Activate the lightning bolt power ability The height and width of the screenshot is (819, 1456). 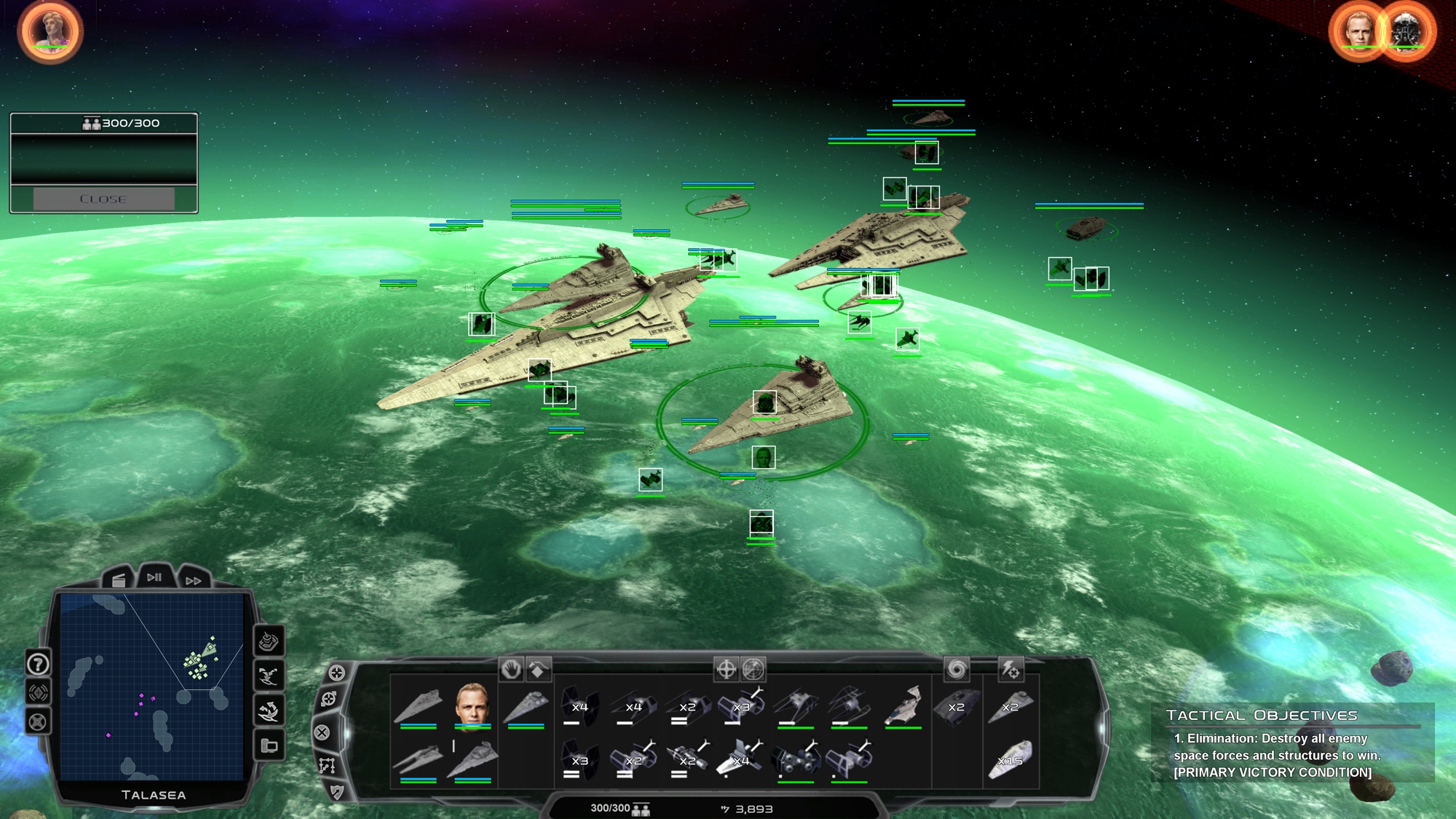[x=1010, y=669]
